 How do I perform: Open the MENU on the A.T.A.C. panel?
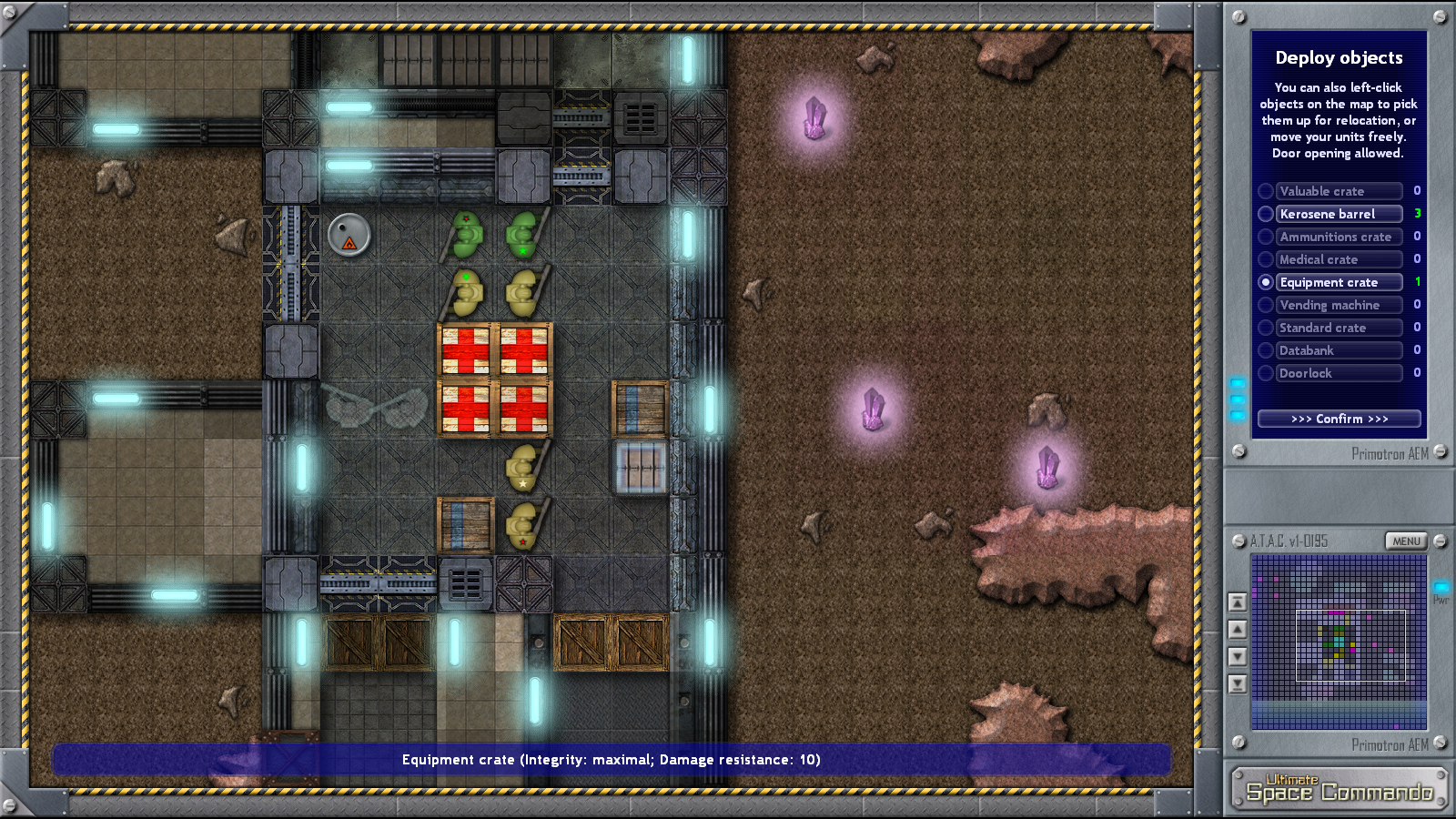[1405, 541]
